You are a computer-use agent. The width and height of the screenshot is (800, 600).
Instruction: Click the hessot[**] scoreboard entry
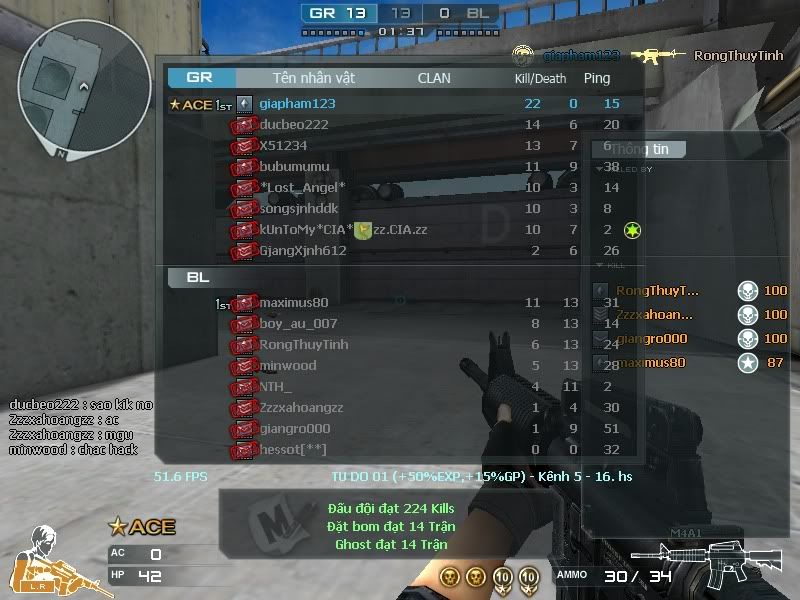coord(293,450)
